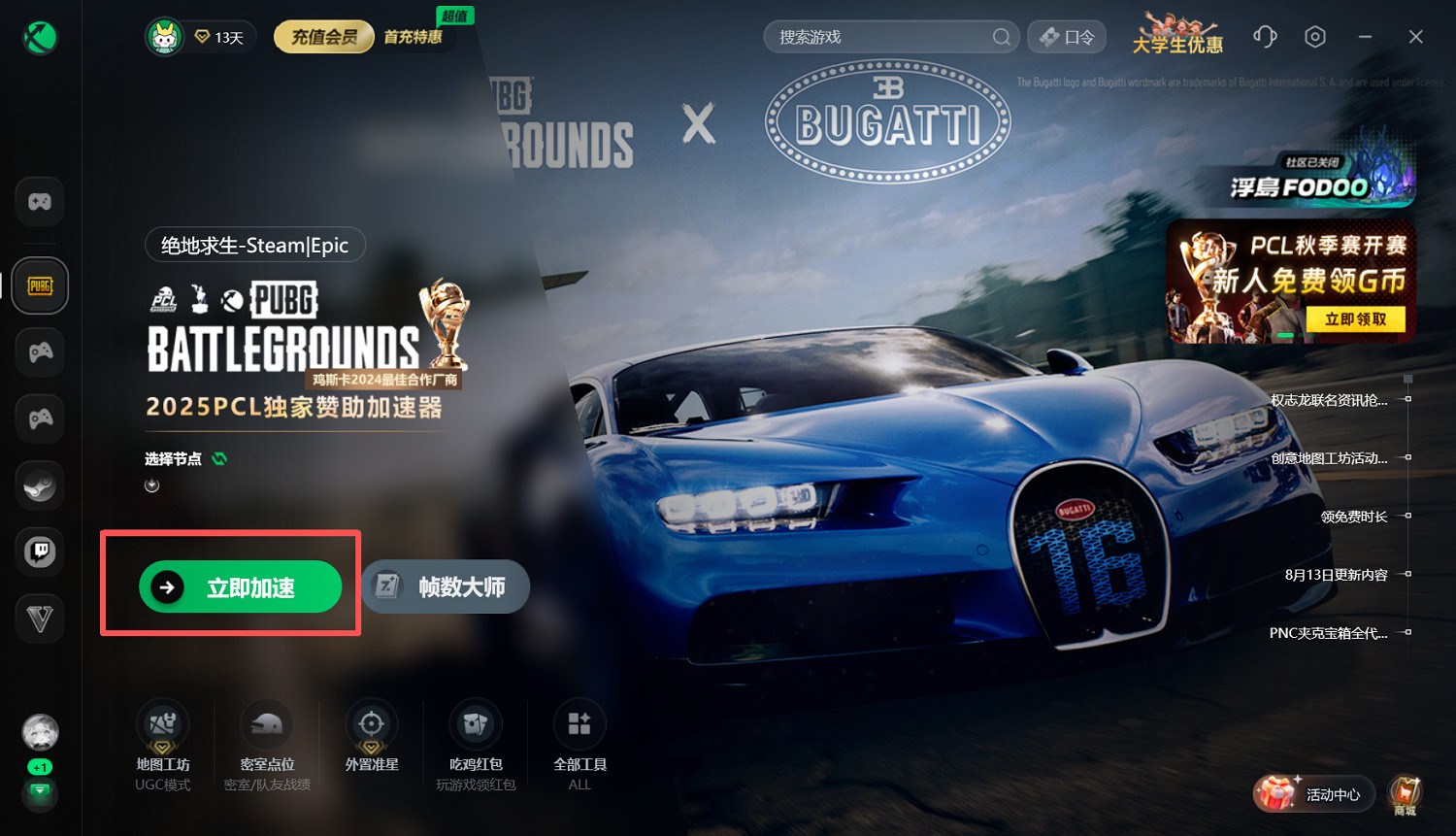This screenshot has height=836, width=1456.
Task: Select the PUBG game icon in the sidebar
Action: pos(39,285)
